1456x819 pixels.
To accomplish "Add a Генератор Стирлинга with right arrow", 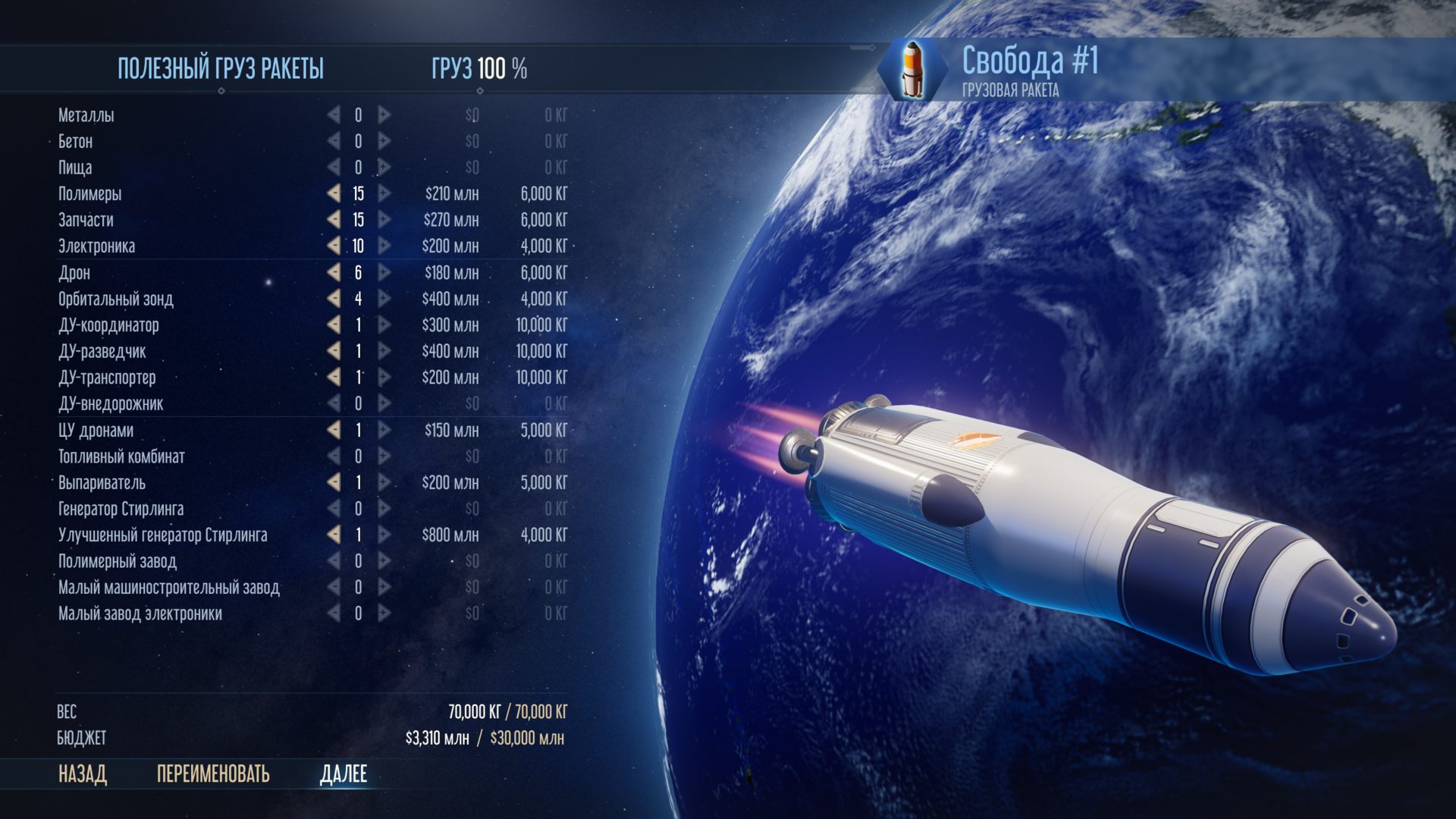I will coord(384,509).
